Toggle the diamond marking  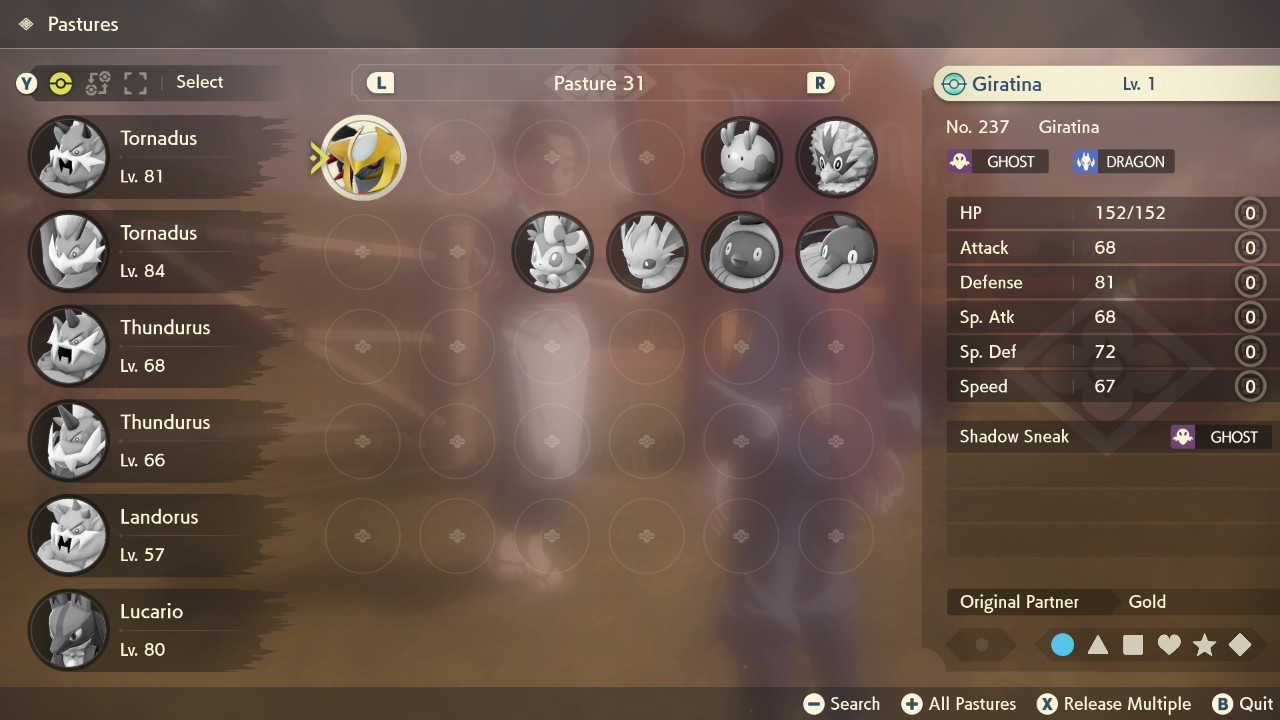[x=1240, y=645]
